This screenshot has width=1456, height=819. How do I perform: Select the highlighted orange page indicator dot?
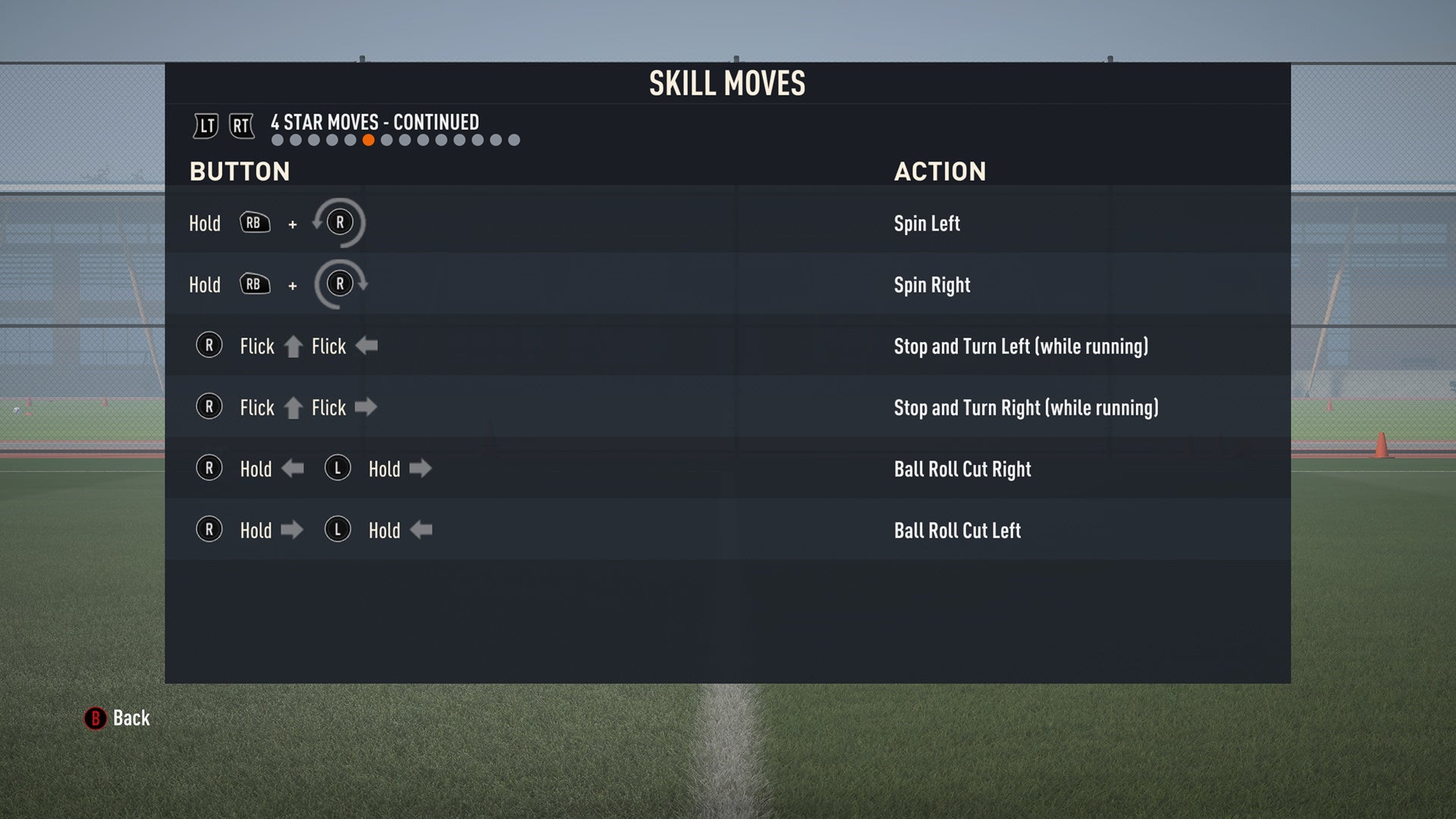click(x=369, y=140)
